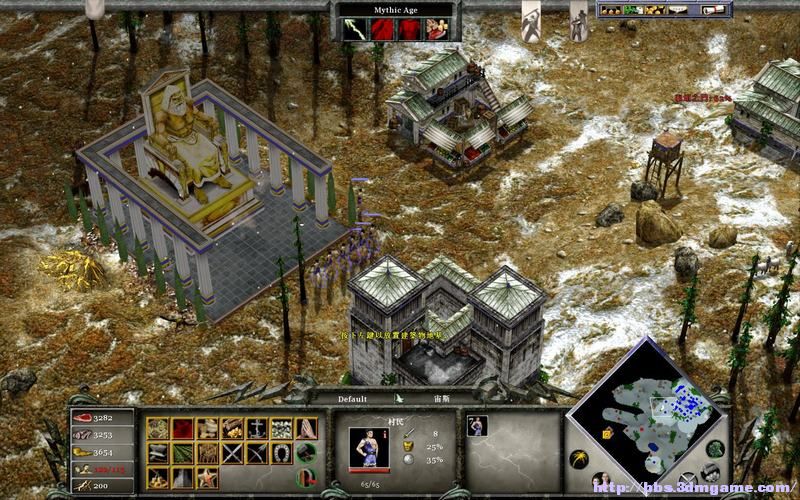This screenshot has height=500, width=800.
Task: Build the anchor dock icon
Action: point(259,429)
